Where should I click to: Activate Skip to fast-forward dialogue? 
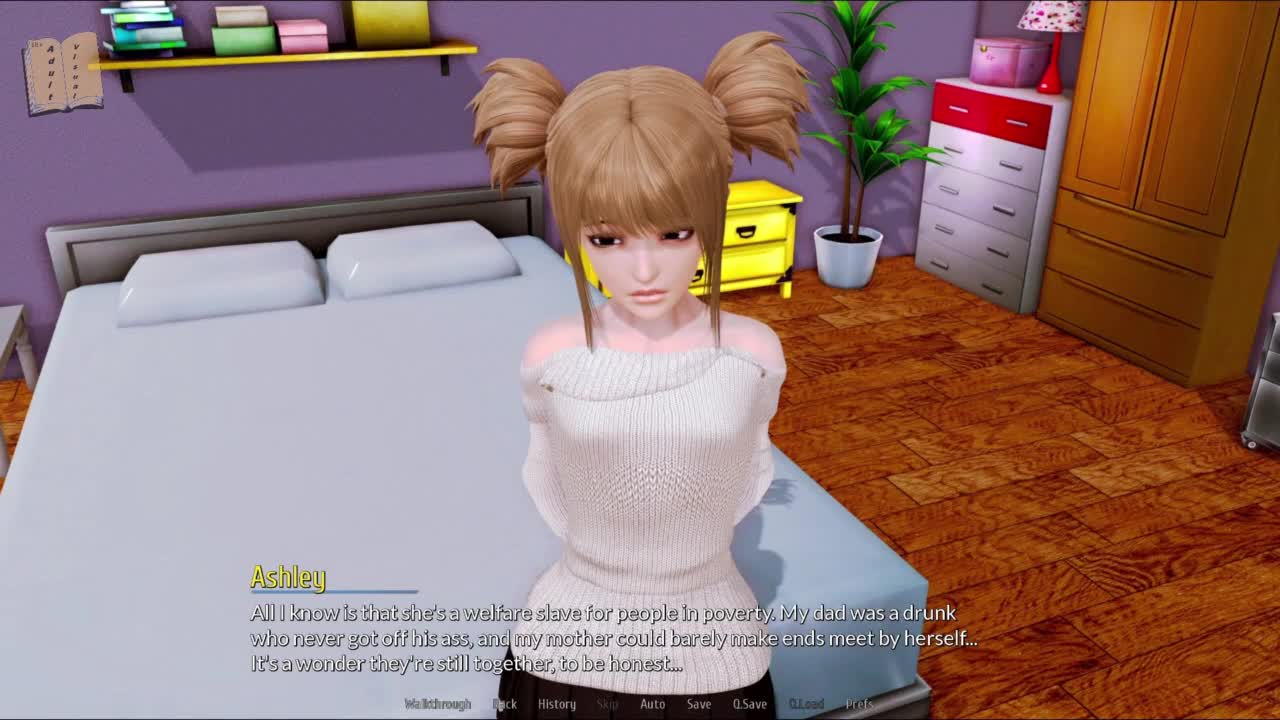607,704
